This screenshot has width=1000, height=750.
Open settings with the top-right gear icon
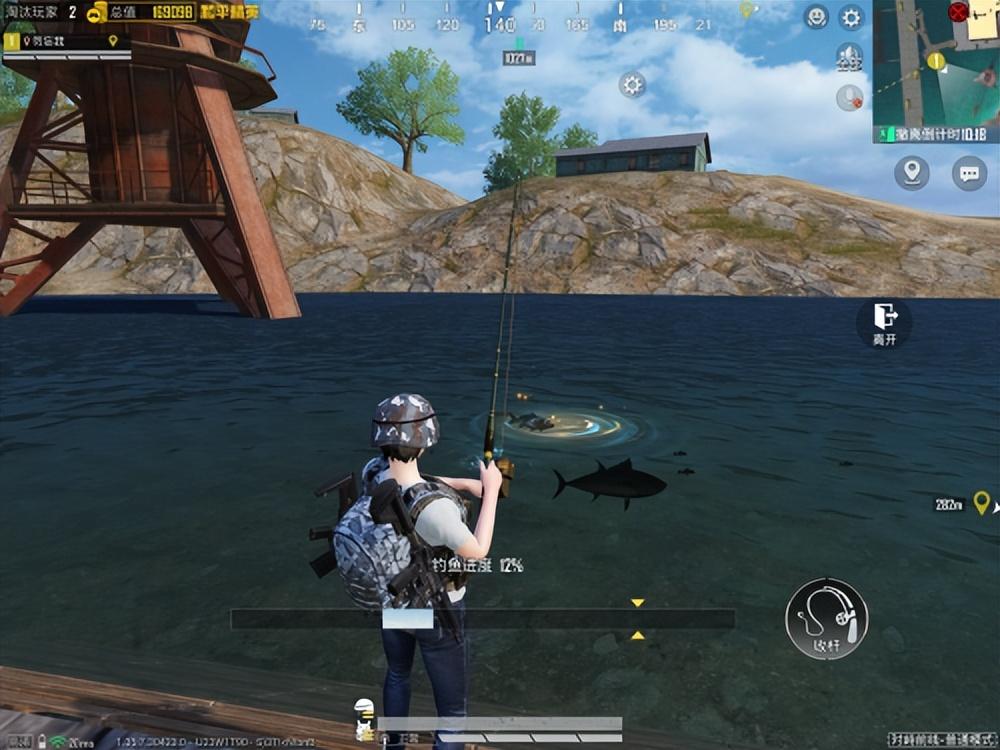851,16
